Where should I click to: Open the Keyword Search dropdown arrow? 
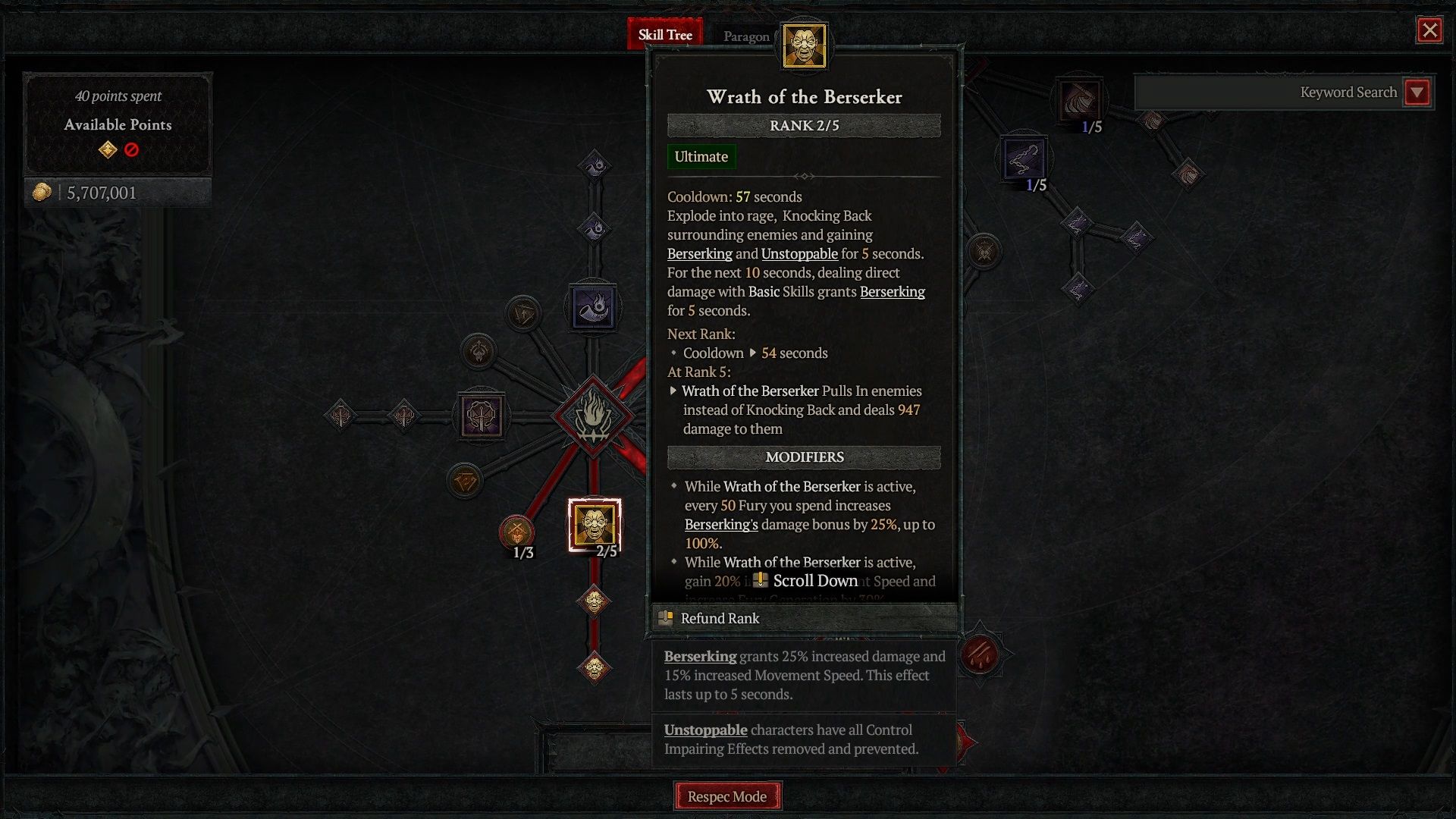1417,93
